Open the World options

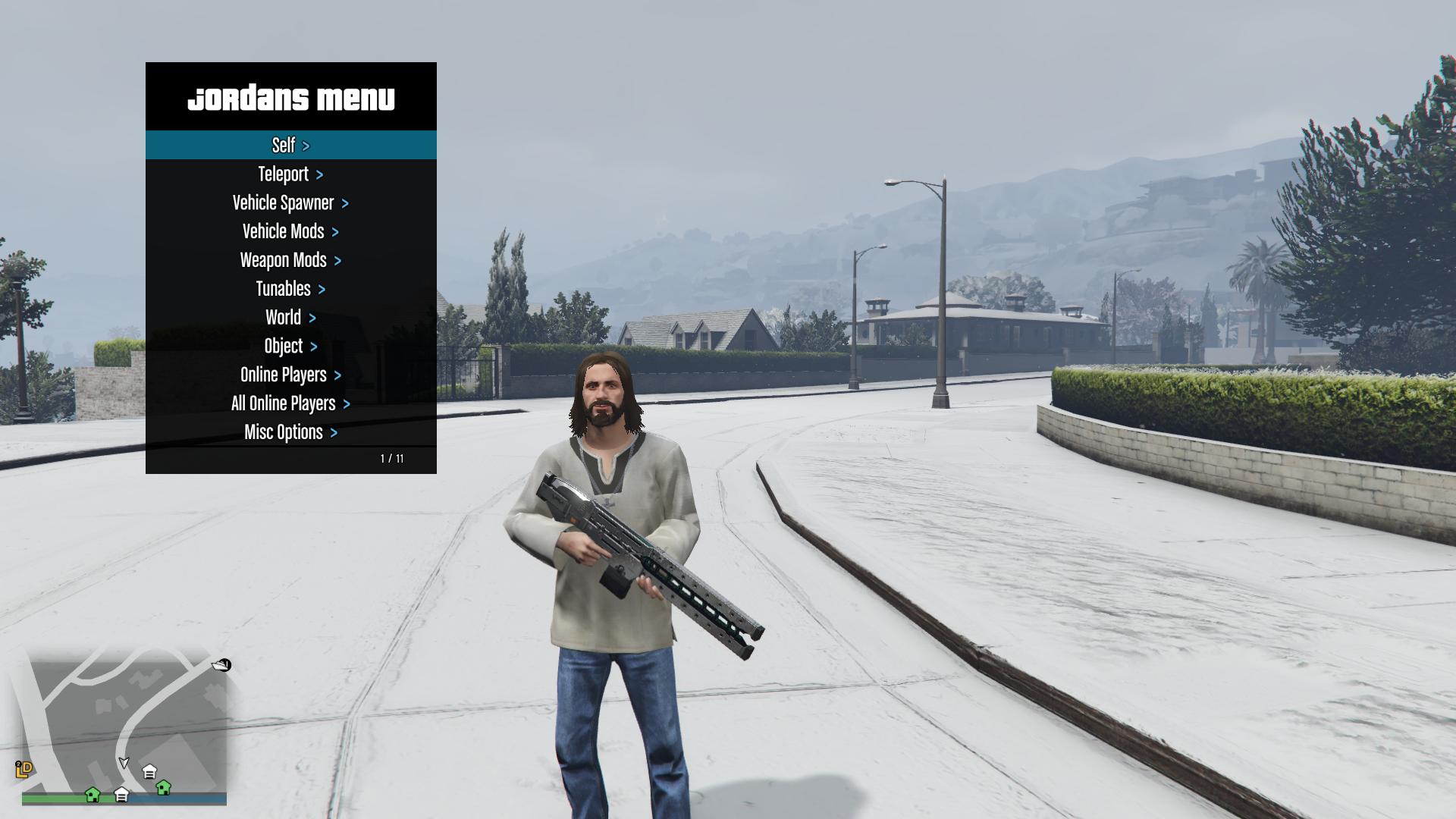290,318
